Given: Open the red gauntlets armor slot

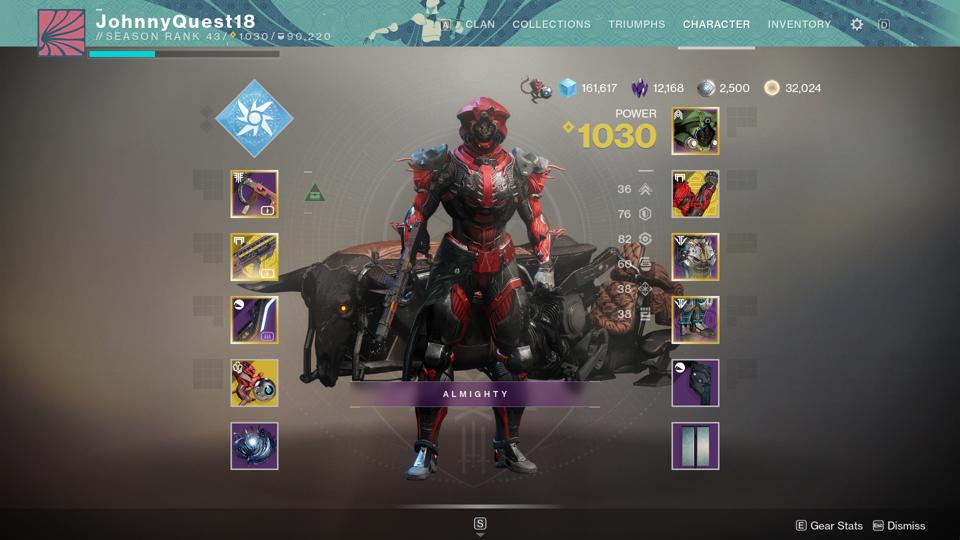Looking at the screenshot, I should point(695,194).
